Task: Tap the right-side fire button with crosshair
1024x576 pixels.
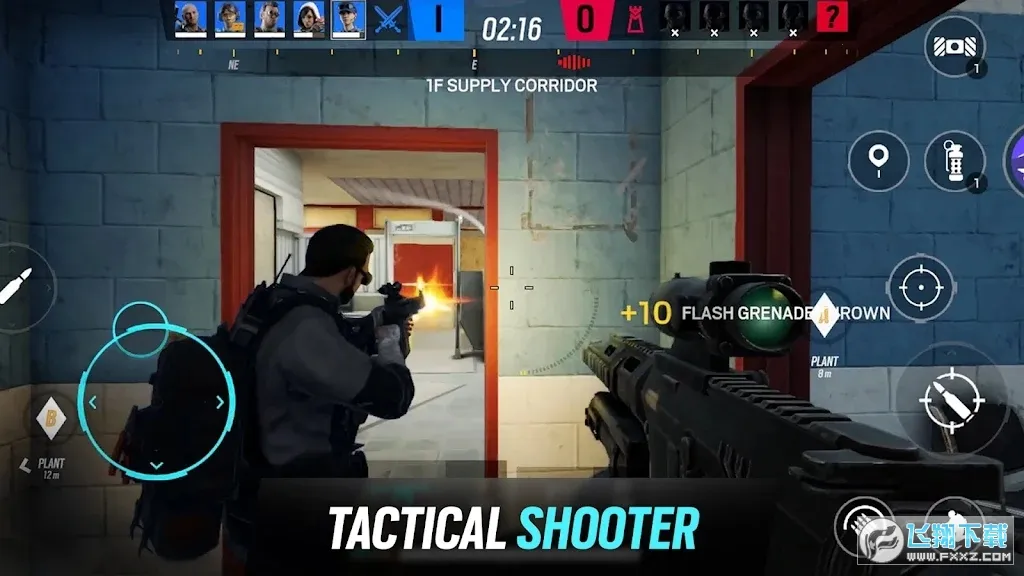Action: click(x=949, y=396)
